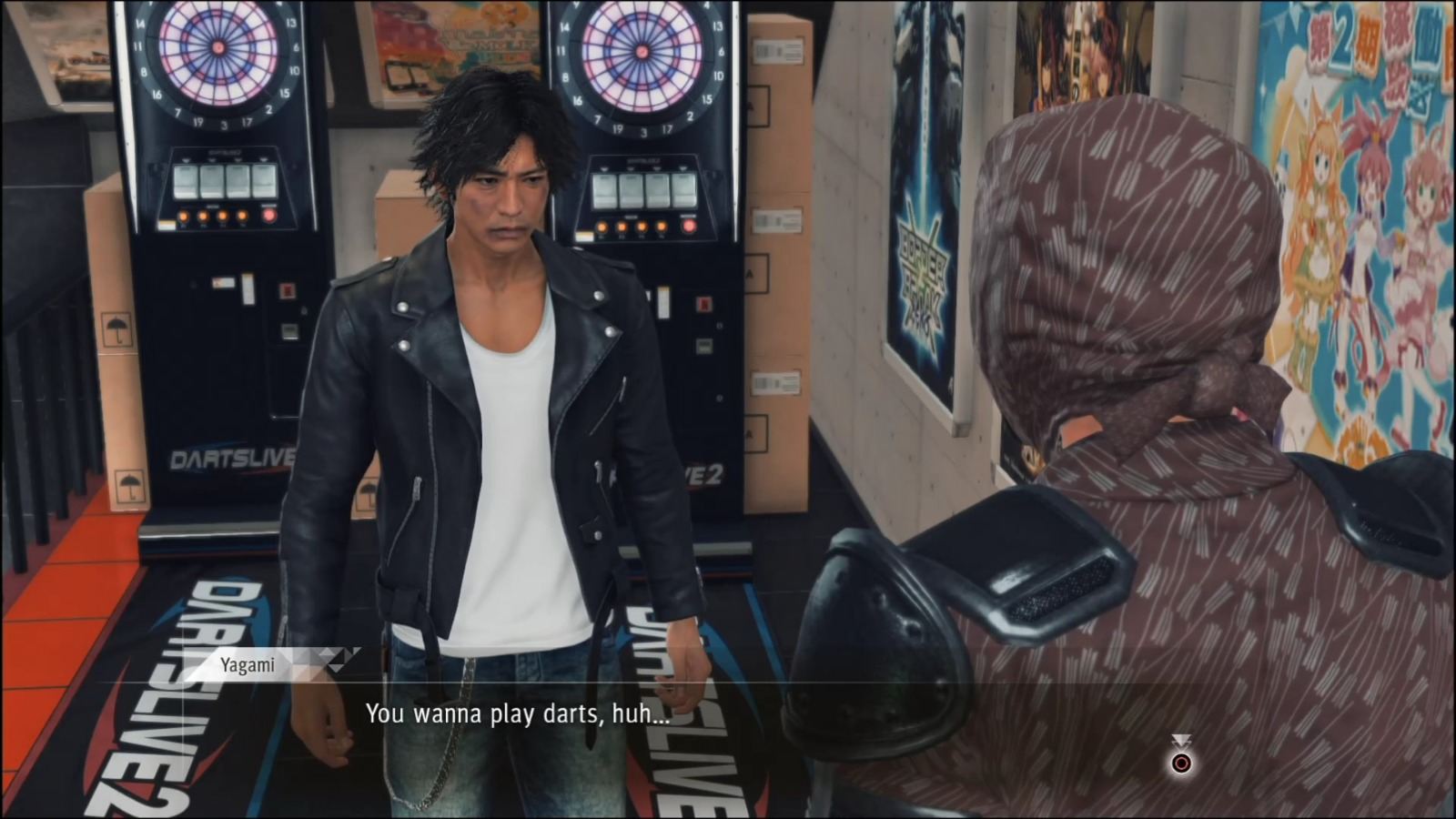Toggle the yellow side switch on the left machine
This screenshot has width=1456, height=819.
coord(167,224)
